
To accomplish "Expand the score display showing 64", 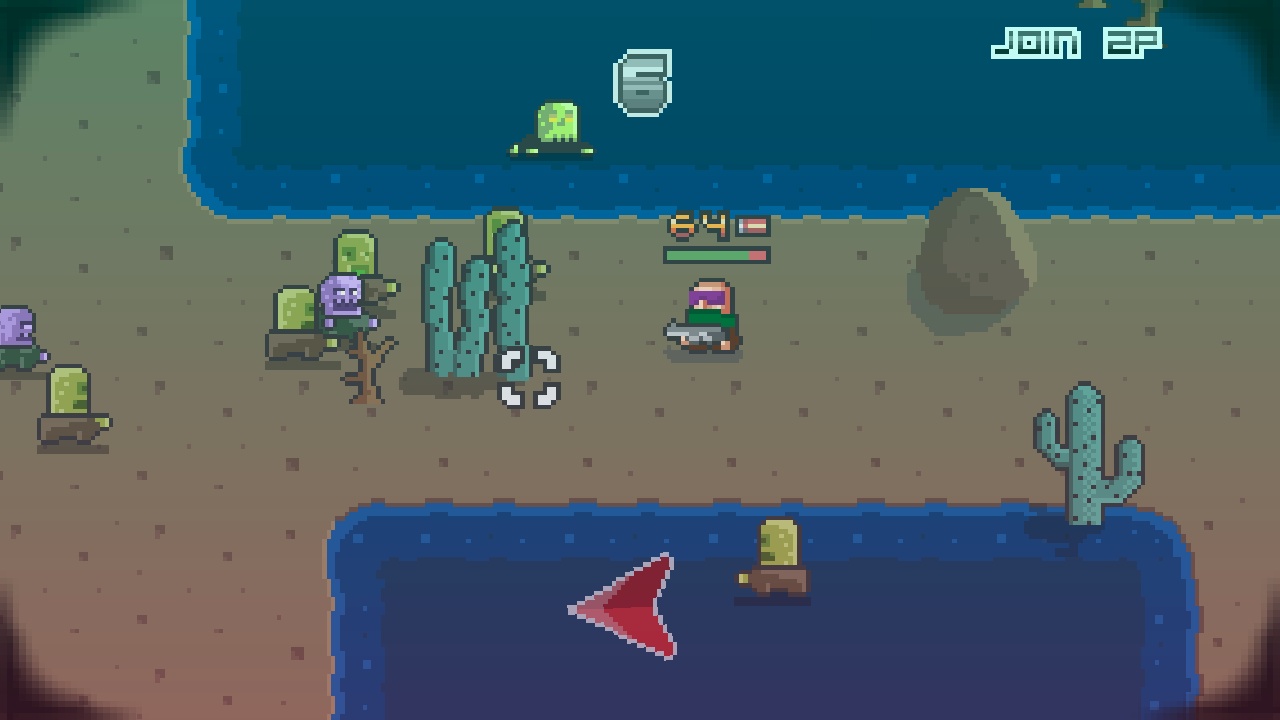I will 700,228.
